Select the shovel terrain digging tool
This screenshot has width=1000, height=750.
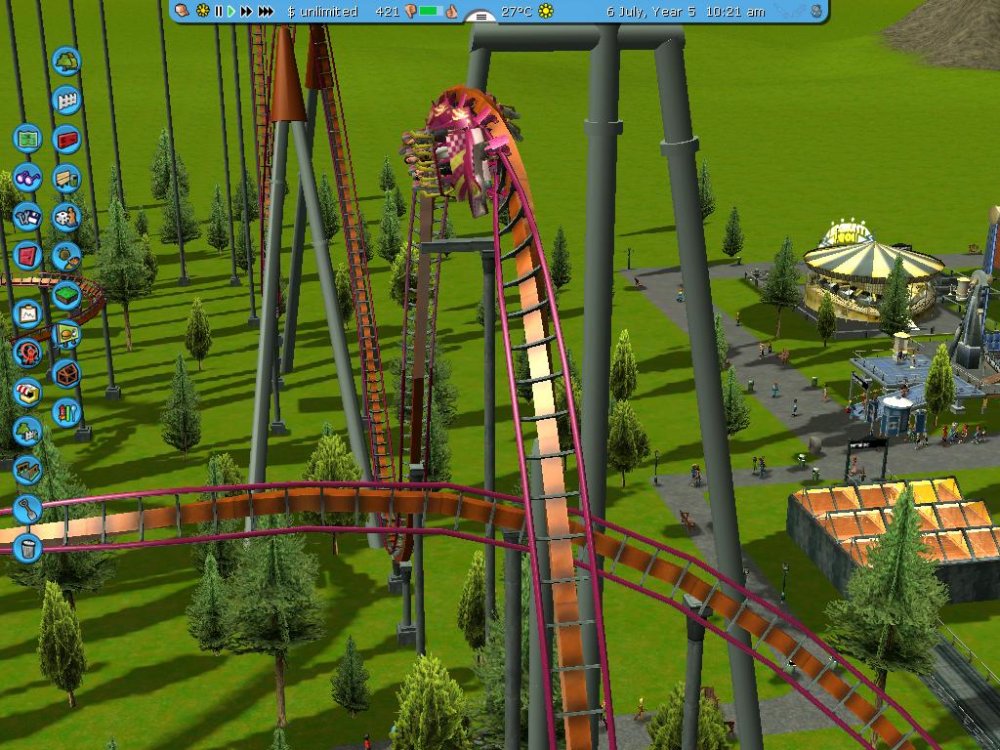click(x=27, y=508)
